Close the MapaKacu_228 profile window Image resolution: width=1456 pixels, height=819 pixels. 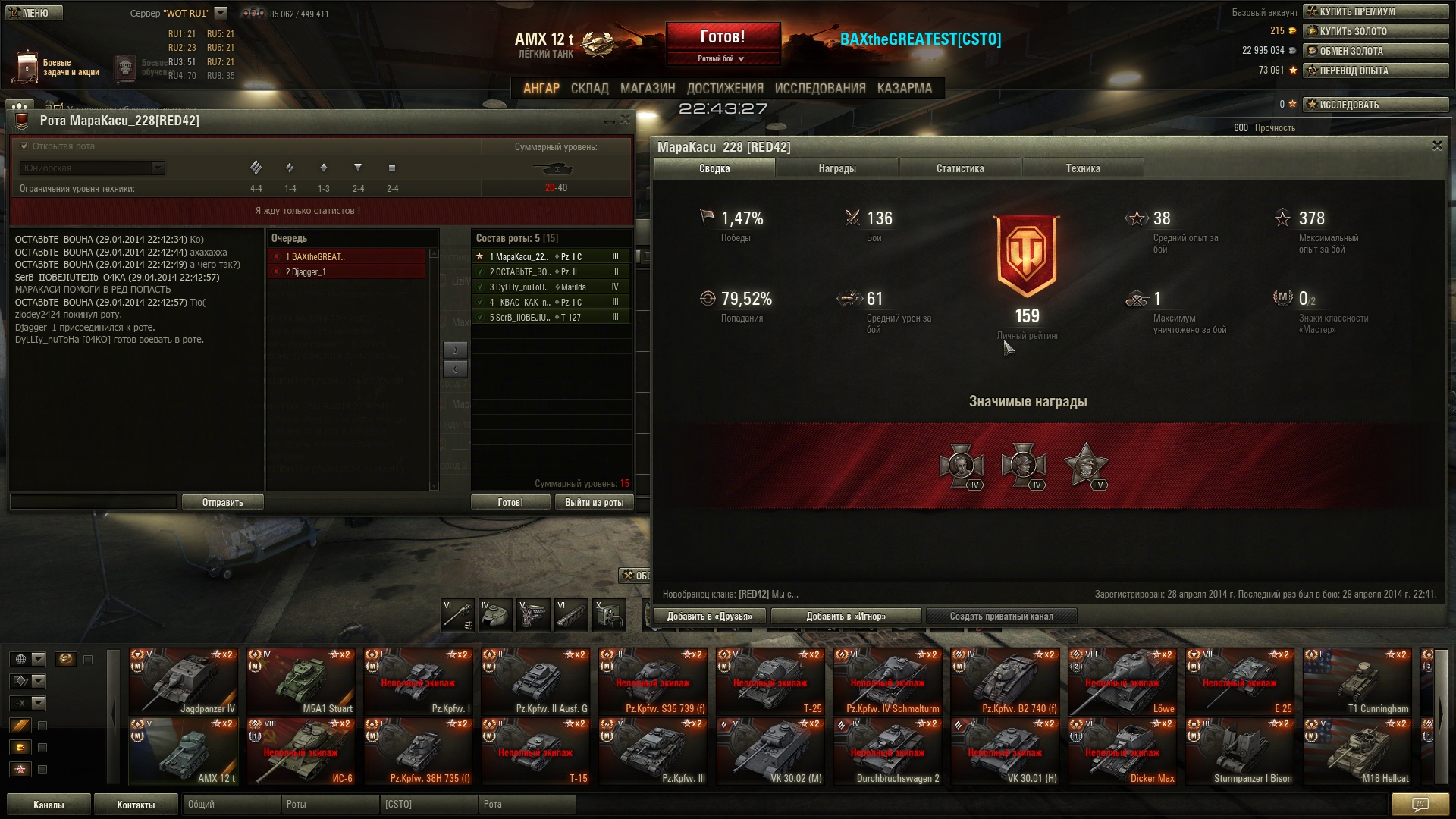tap(1437, 146)
